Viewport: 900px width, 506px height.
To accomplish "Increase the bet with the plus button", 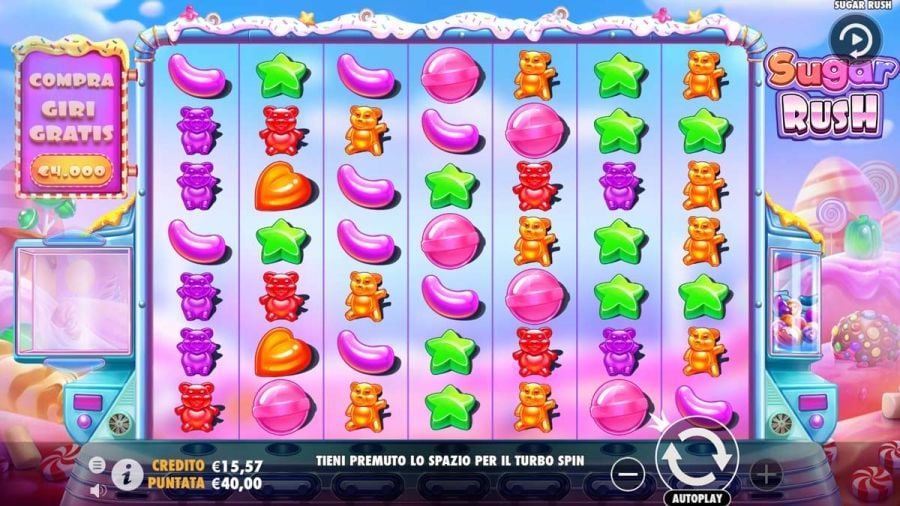I will pos(765,472).
